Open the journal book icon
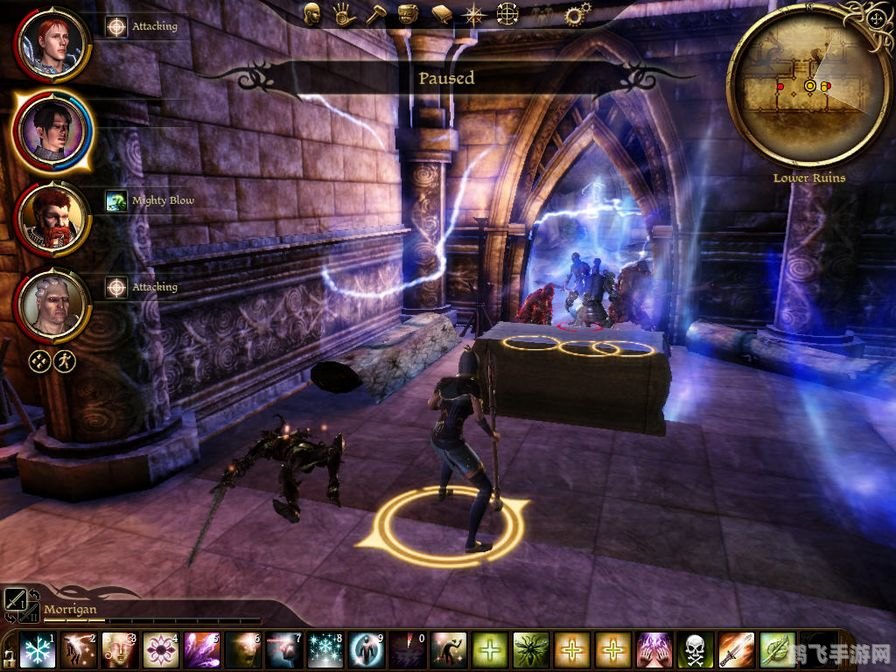 [442, 14]
